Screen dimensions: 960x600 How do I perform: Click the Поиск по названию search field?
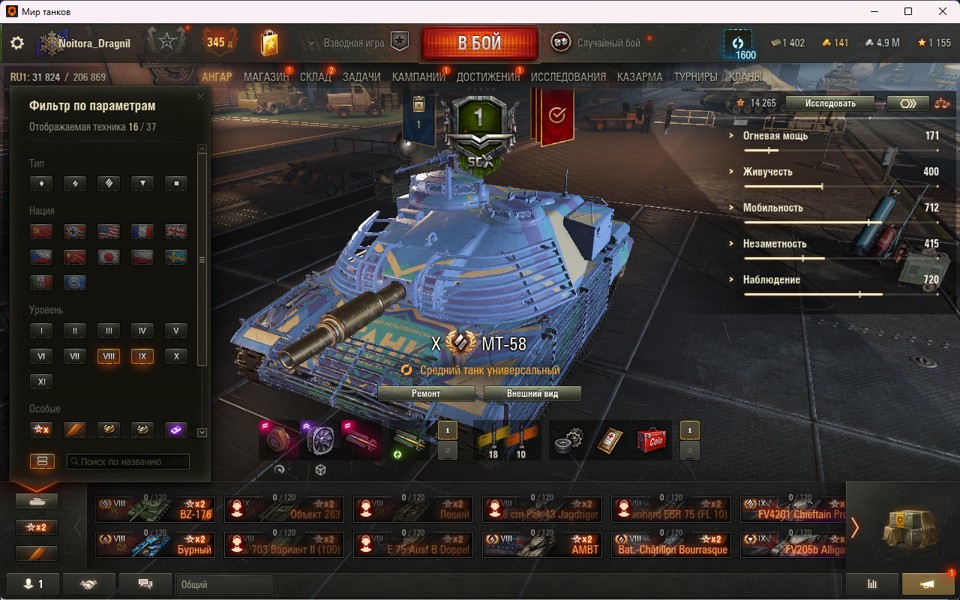point(128,462)
